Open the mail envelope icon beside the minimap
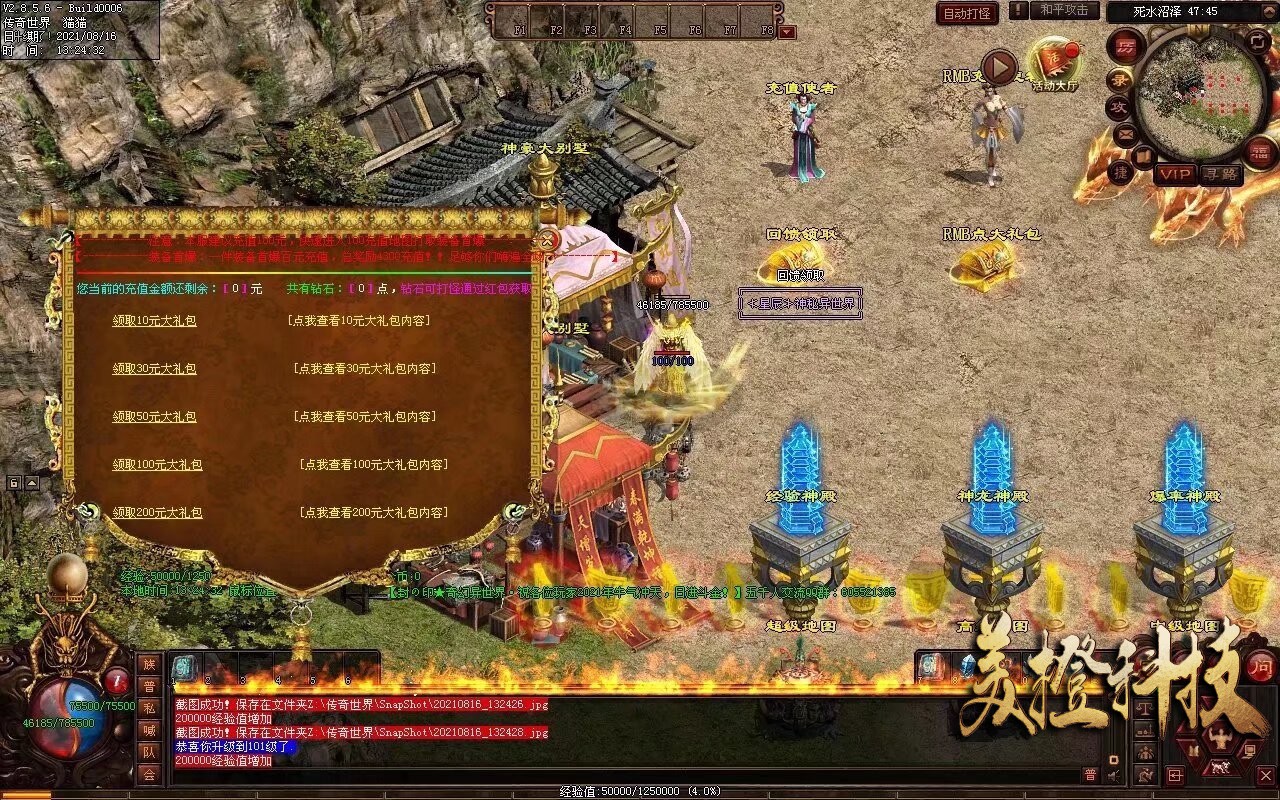The image size is (1280, 800). (x=1124, y=133)
